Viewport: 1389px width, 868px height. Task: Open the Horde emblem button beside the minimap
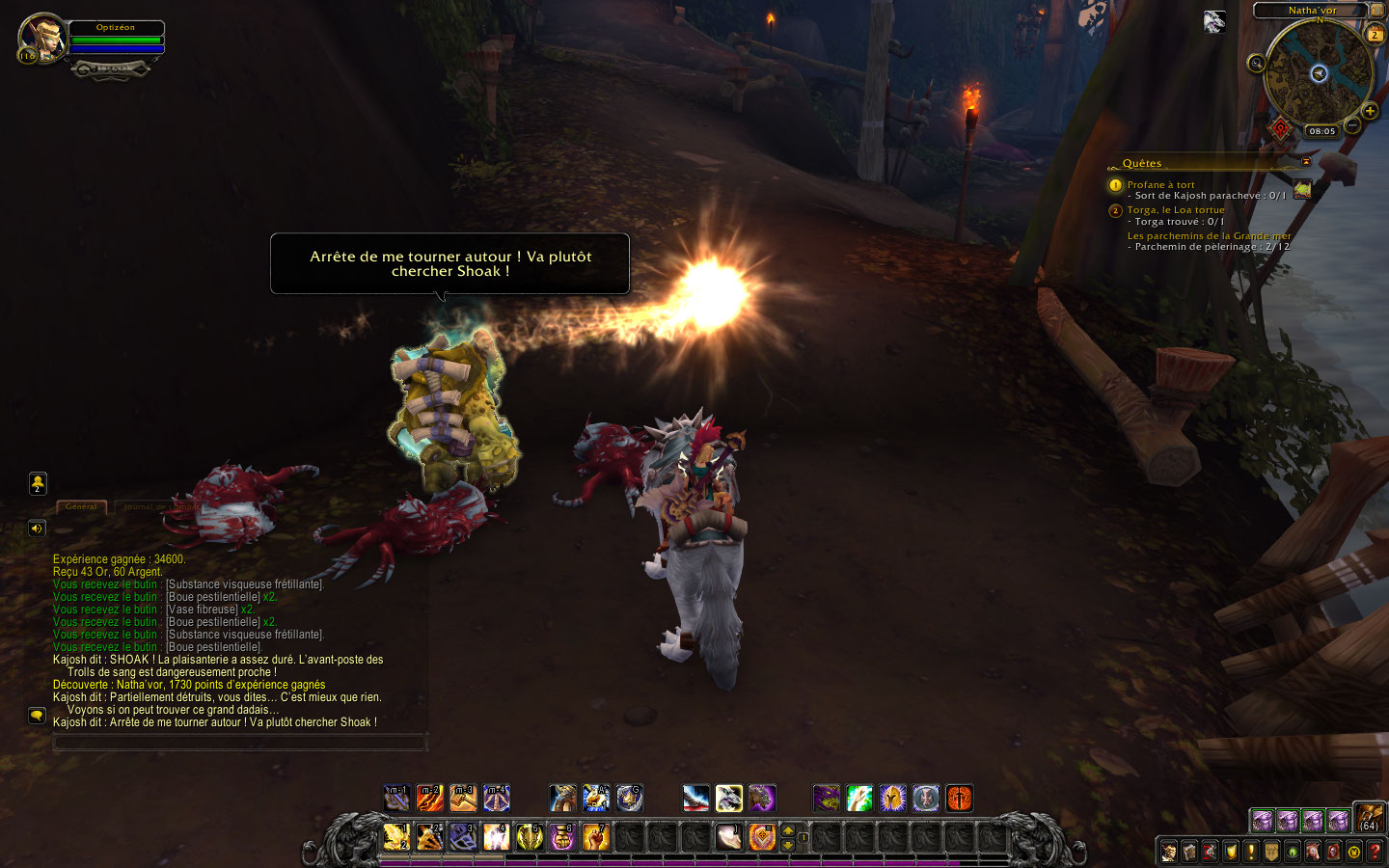coord(1280,128)
